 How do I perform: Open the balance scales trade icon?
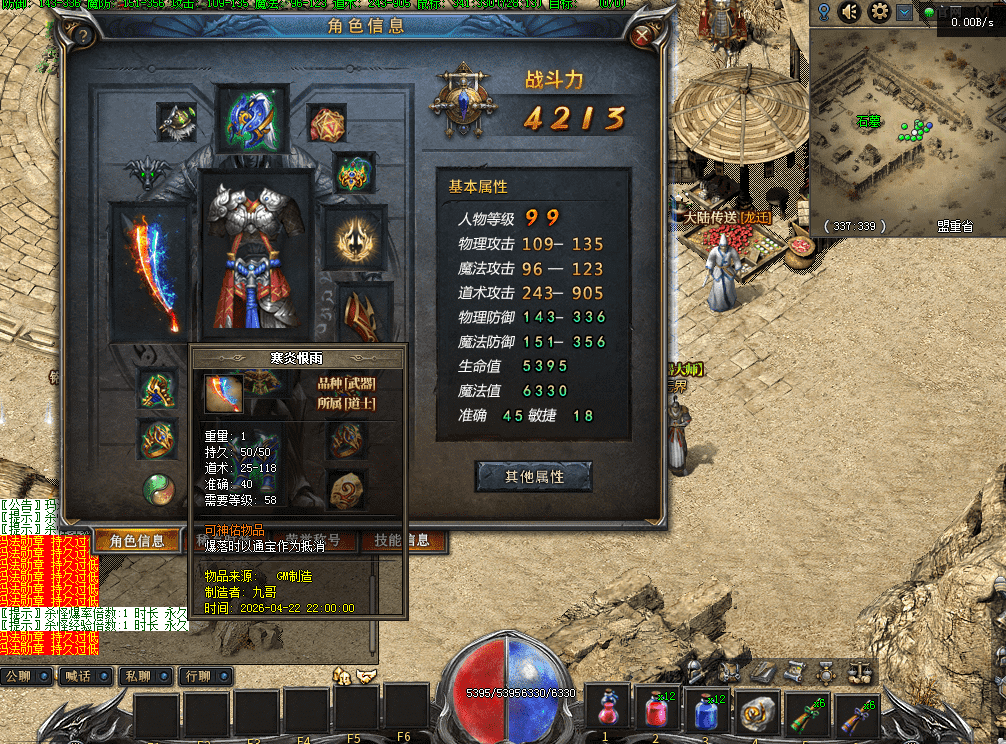[860, 671]
